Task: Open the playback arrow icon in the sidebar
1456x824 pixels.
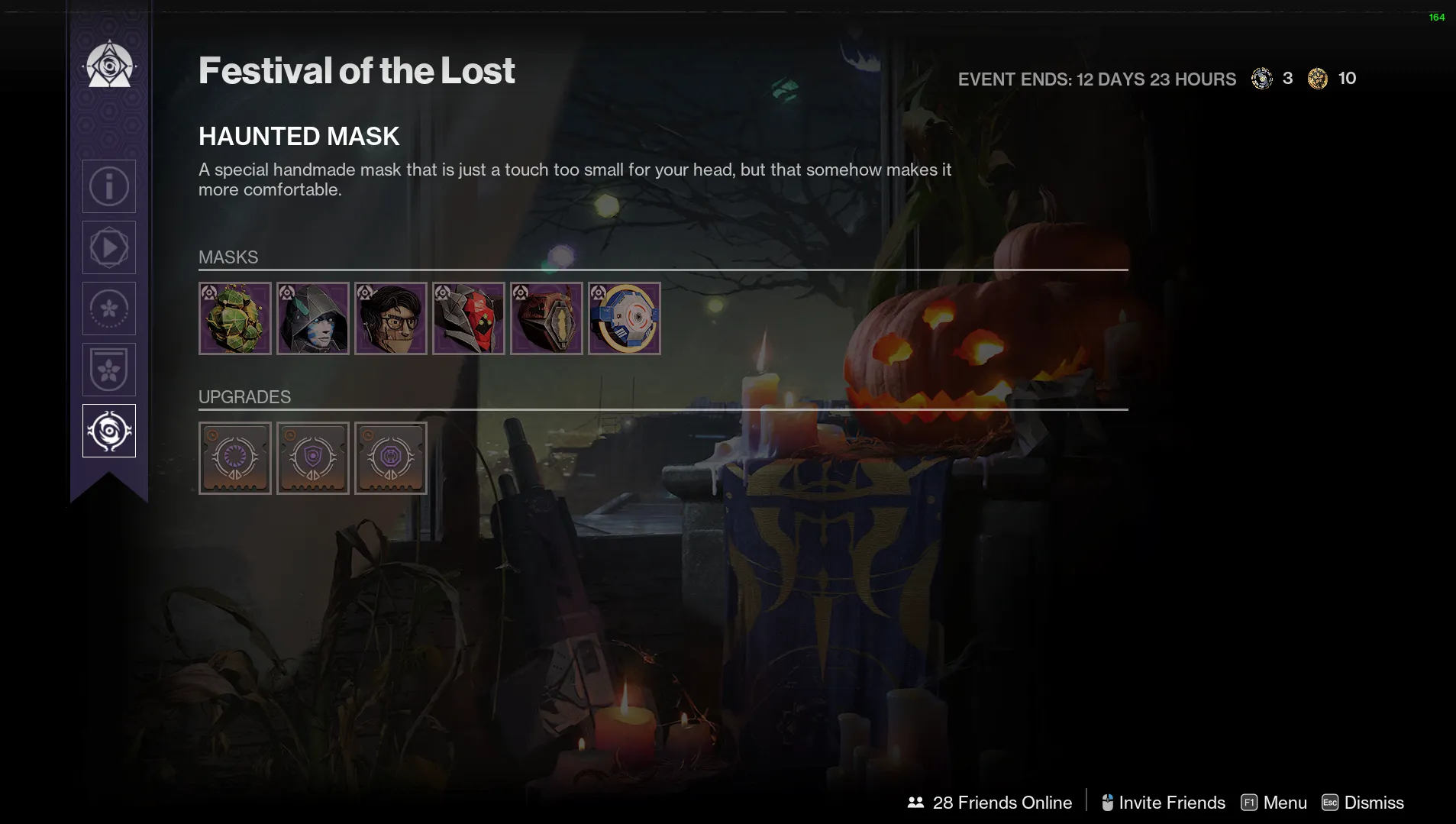Action: 108,247
